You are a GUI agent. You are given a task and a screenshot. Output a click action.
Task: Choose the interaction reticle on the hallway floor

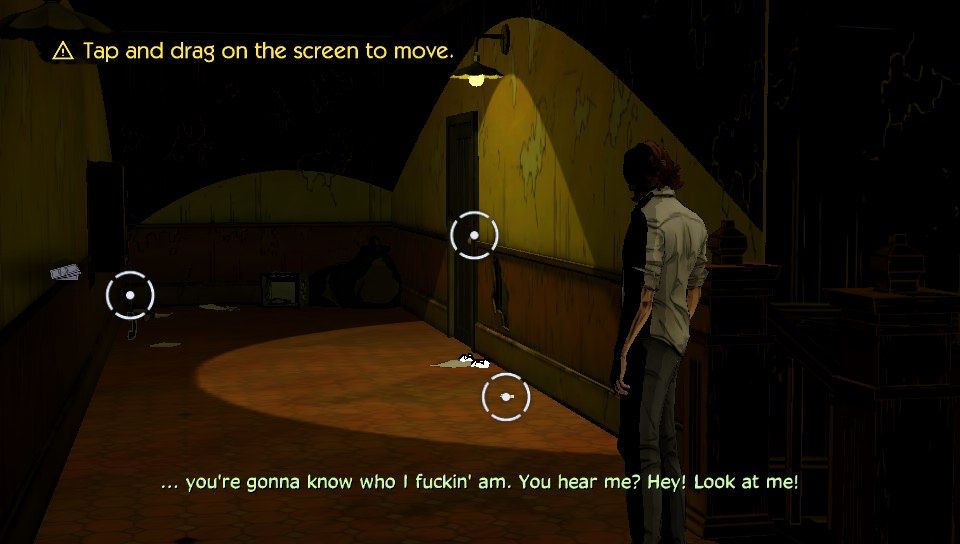click(x=505, y=397)
